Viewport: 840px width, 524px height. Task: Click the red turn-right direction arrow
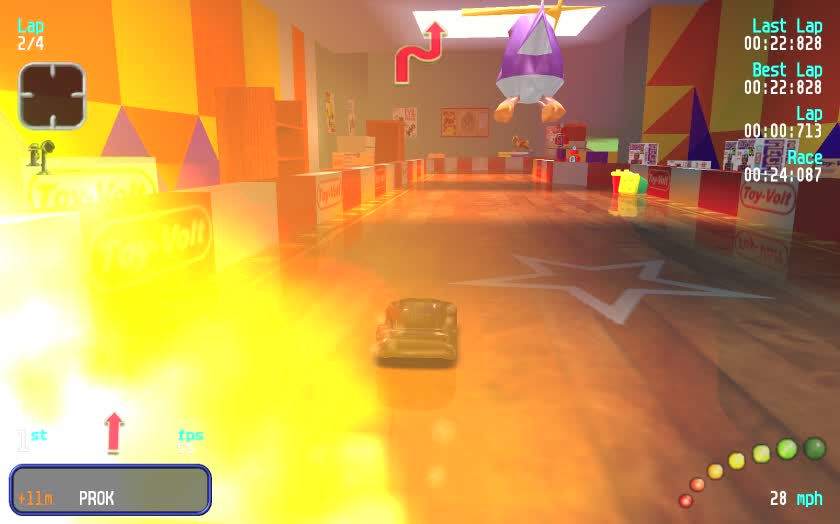click(419, 52)
